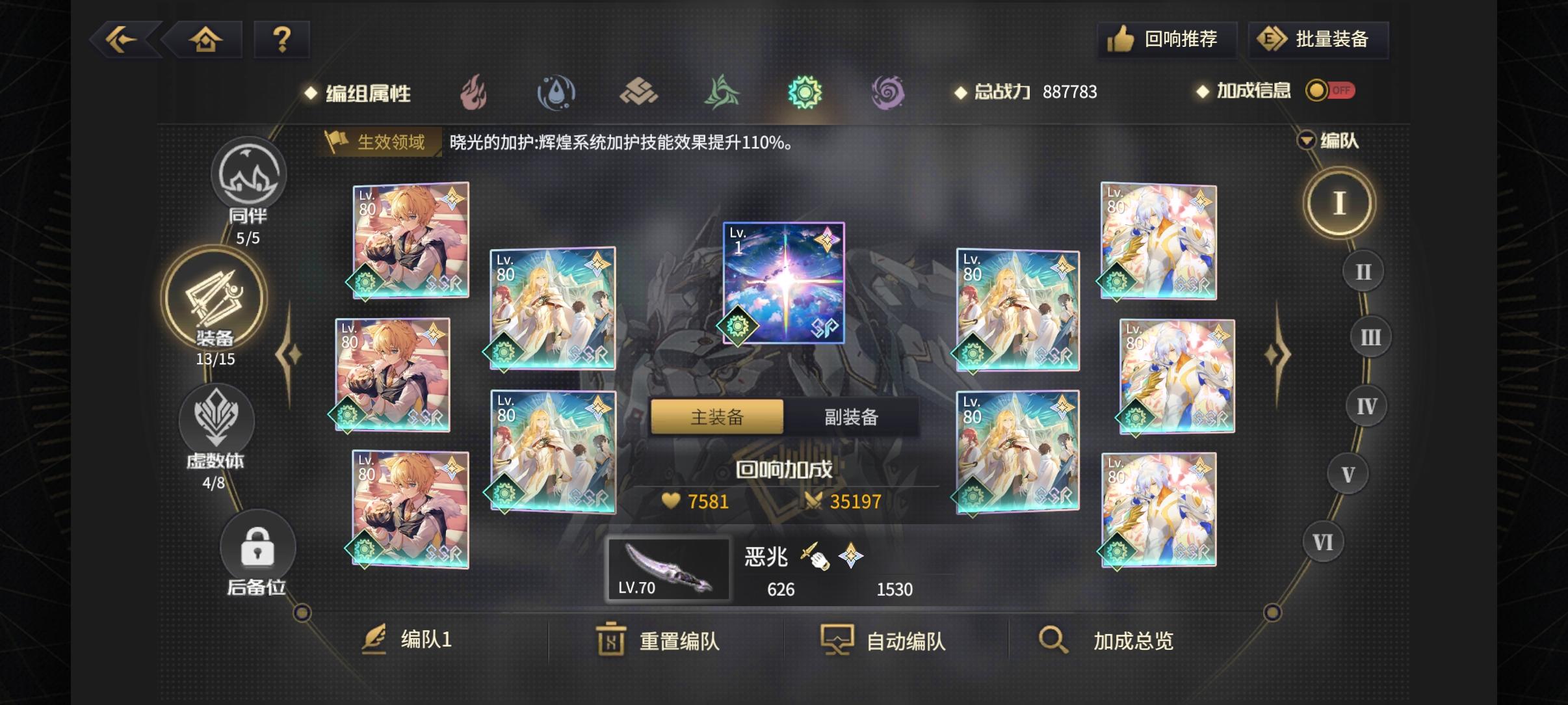Turn on the 加成信息 switch

(x=1330, y=91)
